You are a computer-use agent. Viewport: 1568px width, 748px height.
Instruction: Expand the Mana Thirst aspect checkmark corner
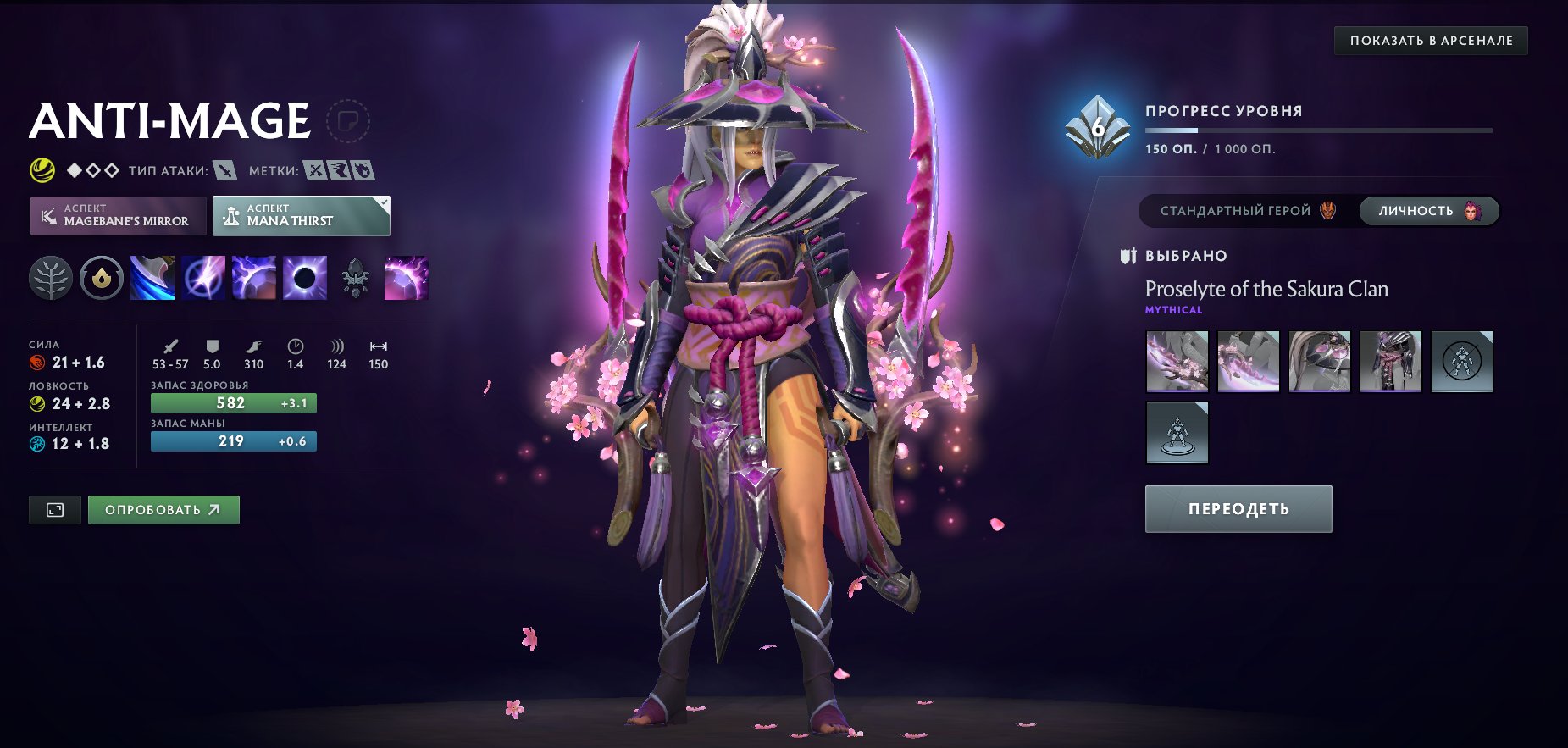pos(383,202)
